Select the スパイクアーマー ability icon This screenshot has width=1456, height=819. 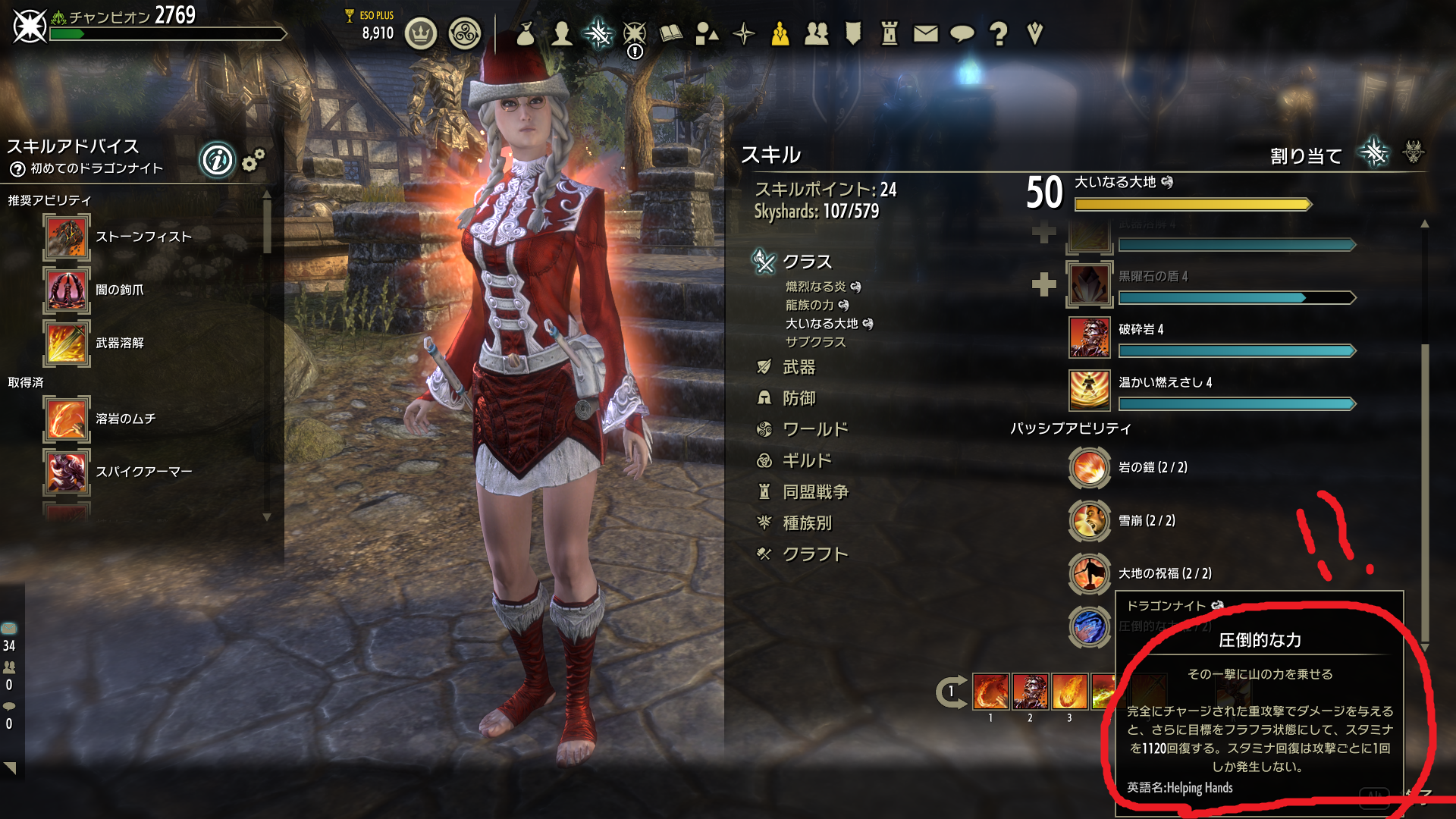pyautogui.click(x=67, y=472)
